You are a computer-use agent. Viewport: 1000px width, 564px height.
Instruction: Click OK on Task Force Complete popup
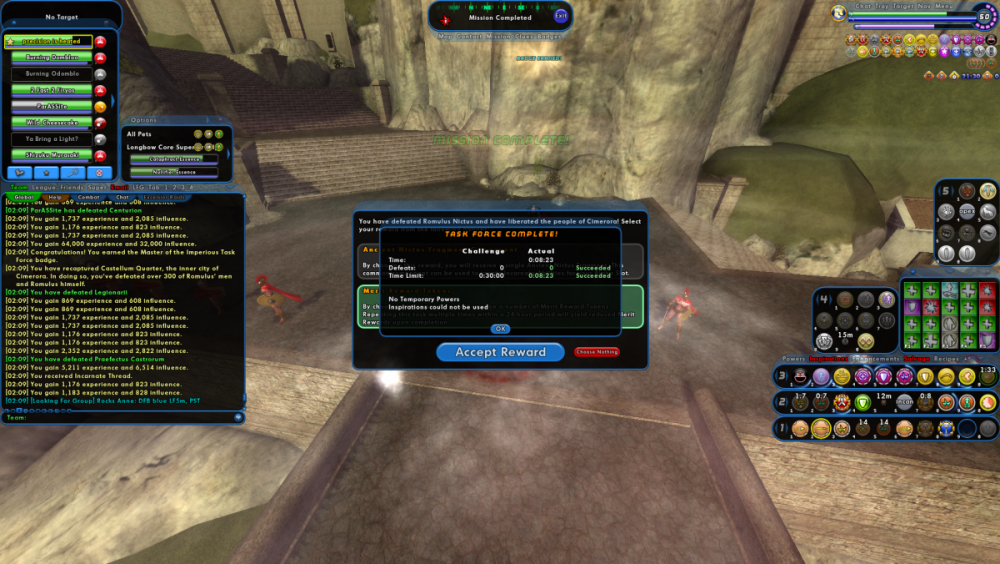pyautogui.click(x=500, y=328)
